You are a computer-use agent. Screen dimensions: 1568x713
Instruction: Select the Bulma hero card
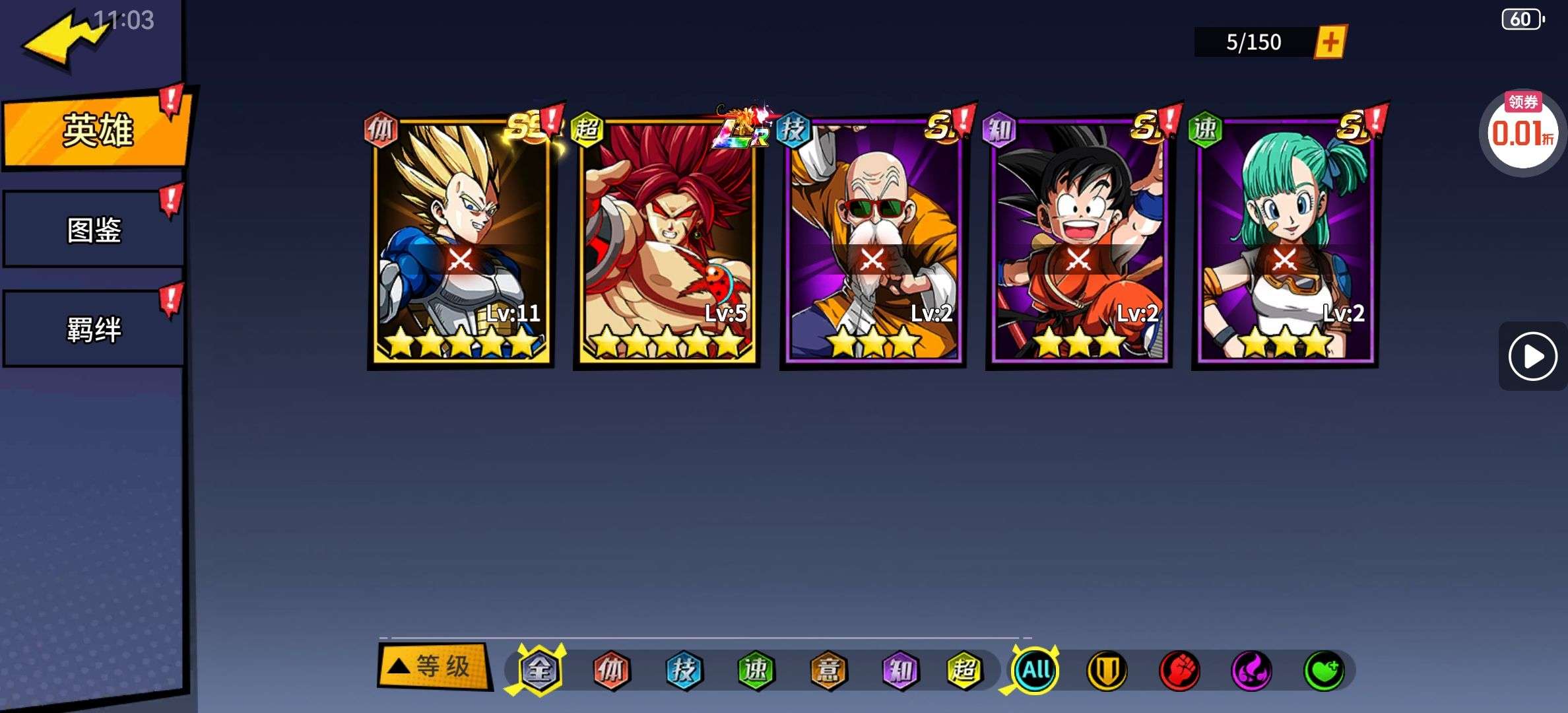[1285, 242]
